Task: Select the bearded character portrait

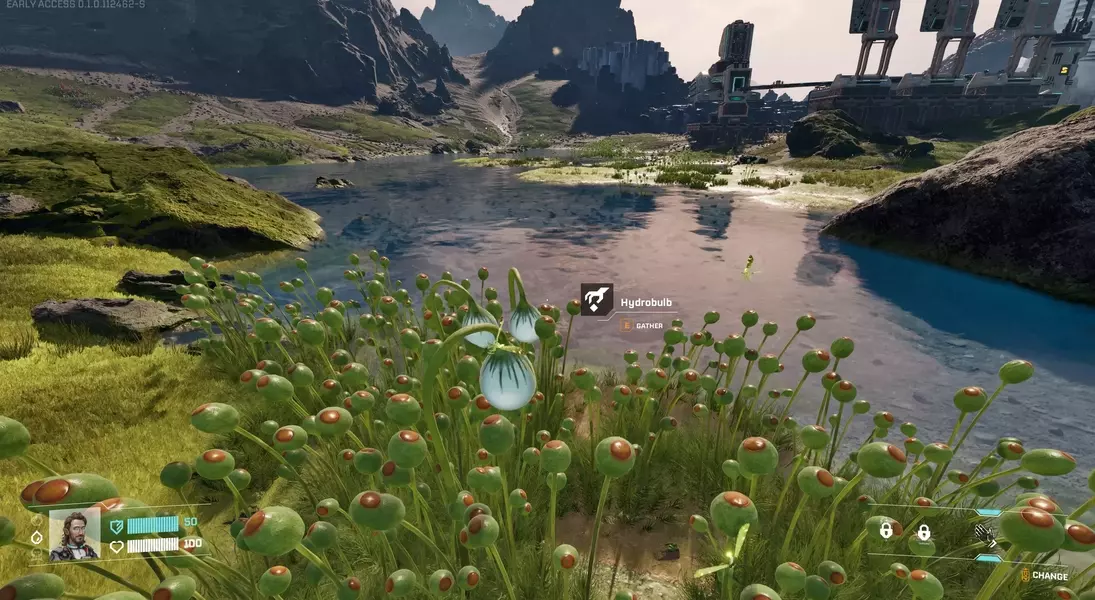Action: coord(75,535)
